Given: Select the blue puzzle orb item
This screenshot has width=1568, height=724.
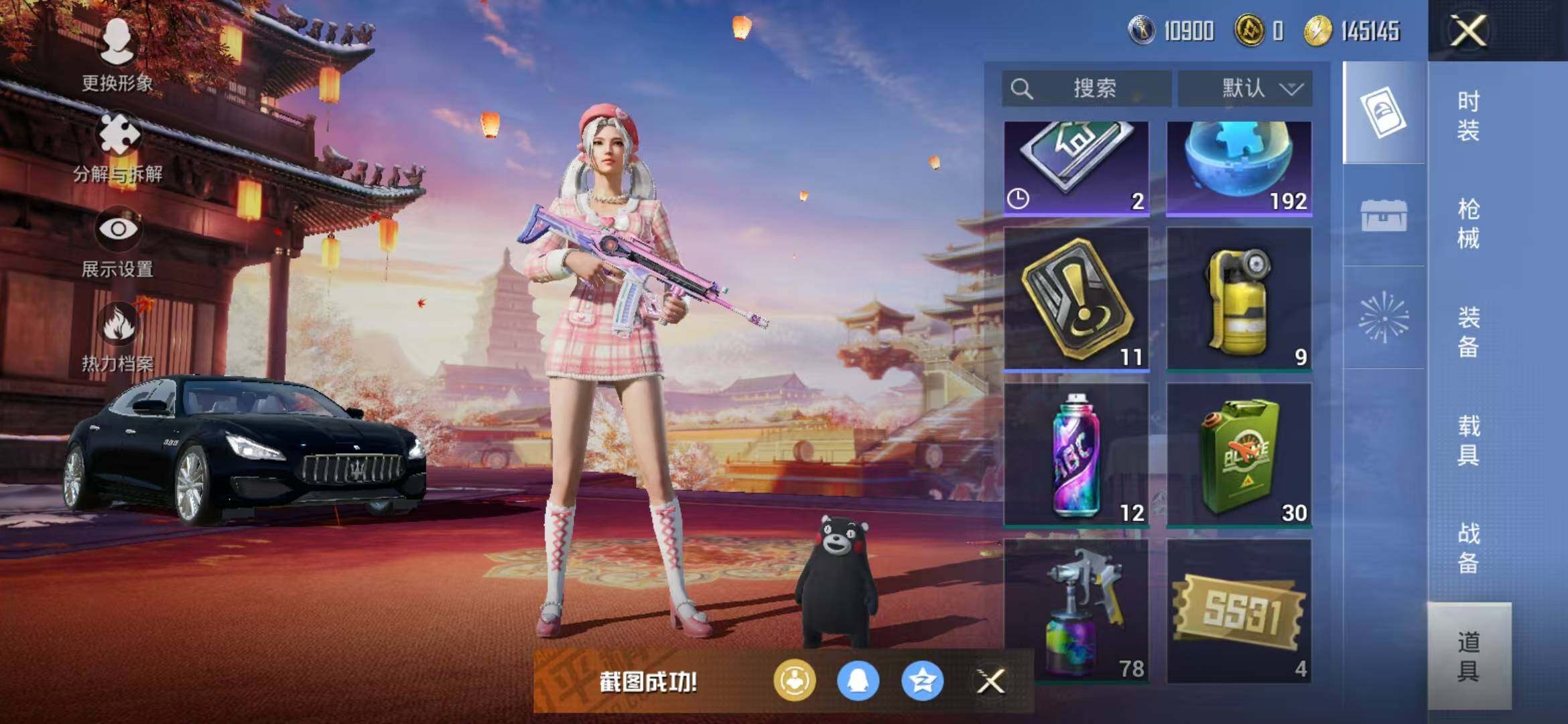Looking at the screenshot, I should [x=1239, y=168].
